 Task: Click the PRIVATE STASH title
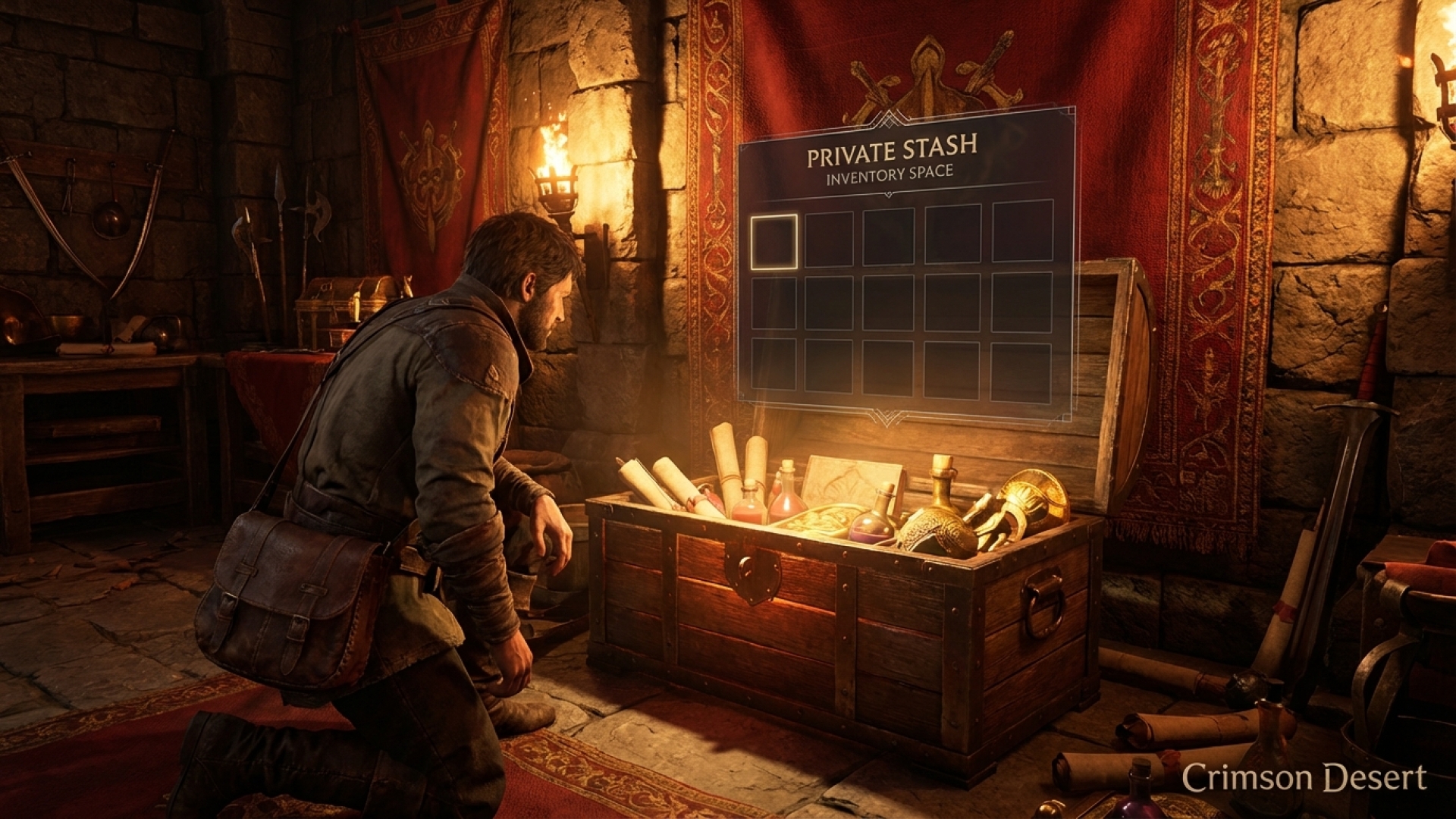tap(893, 149)
